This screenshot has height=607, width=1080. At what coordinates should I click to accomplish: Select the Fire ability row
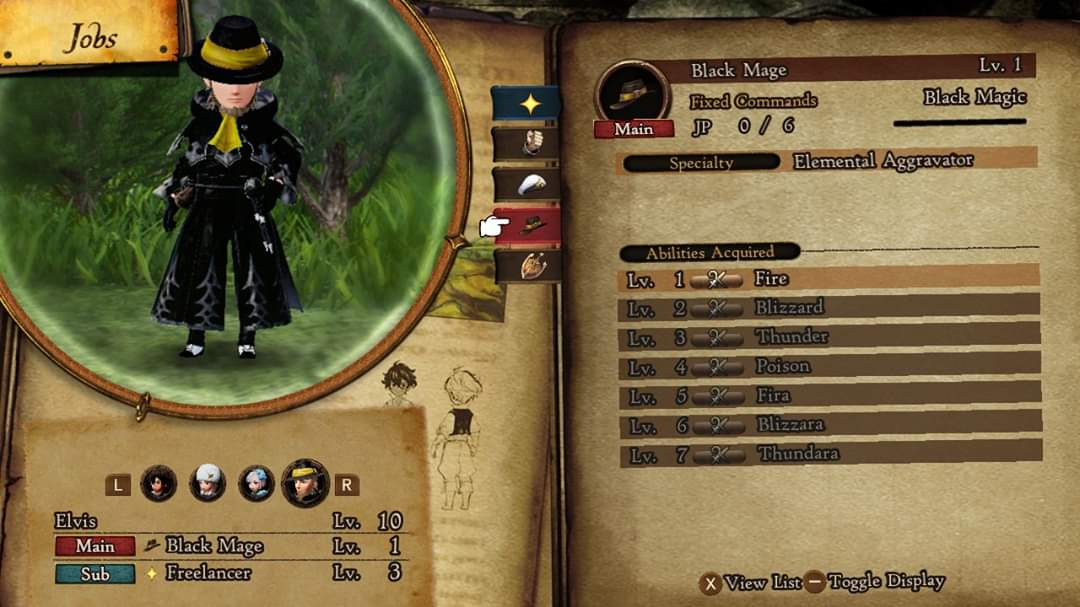(828, 279)
